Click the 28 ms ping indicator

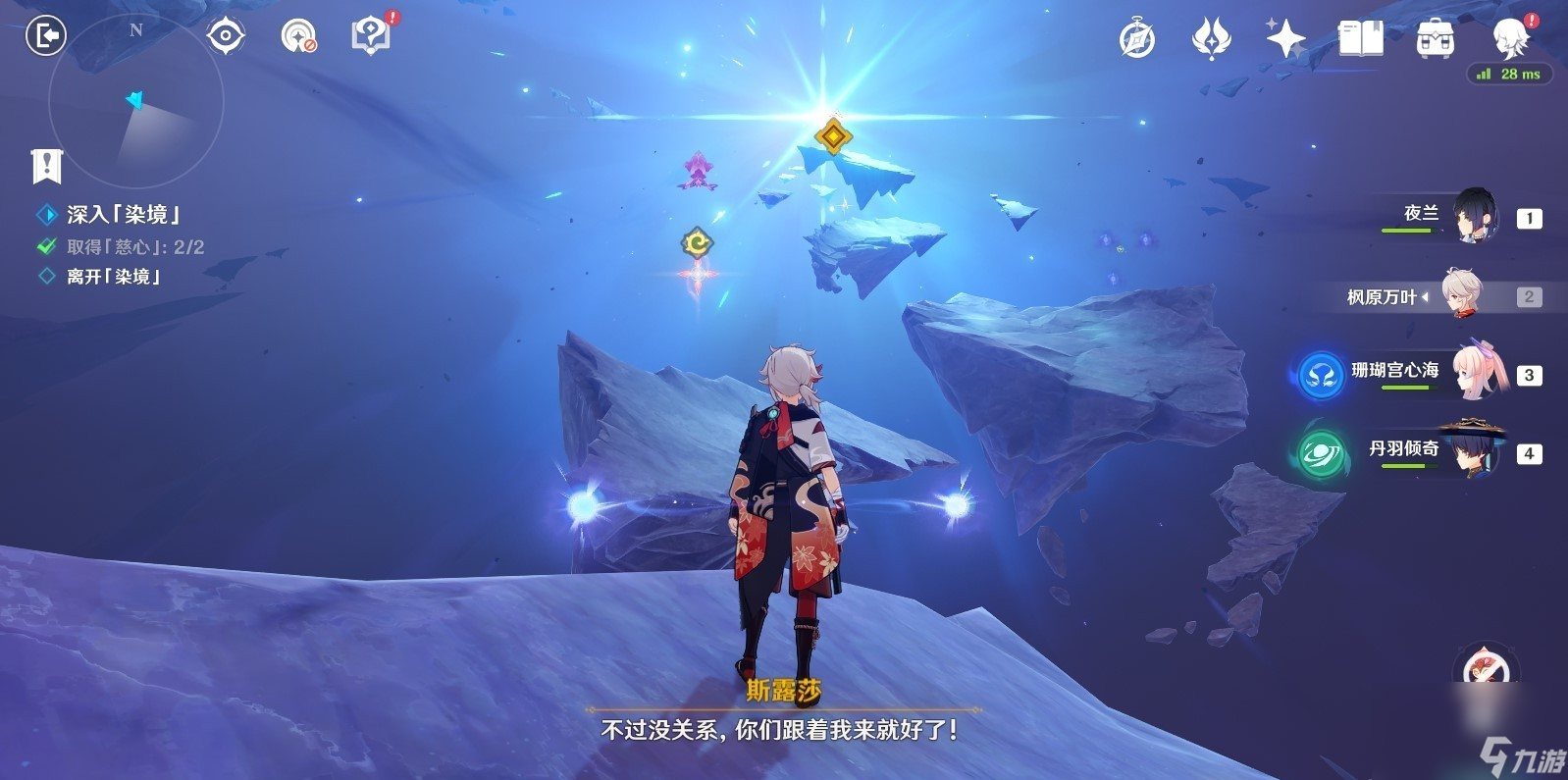coord(1510,73)
